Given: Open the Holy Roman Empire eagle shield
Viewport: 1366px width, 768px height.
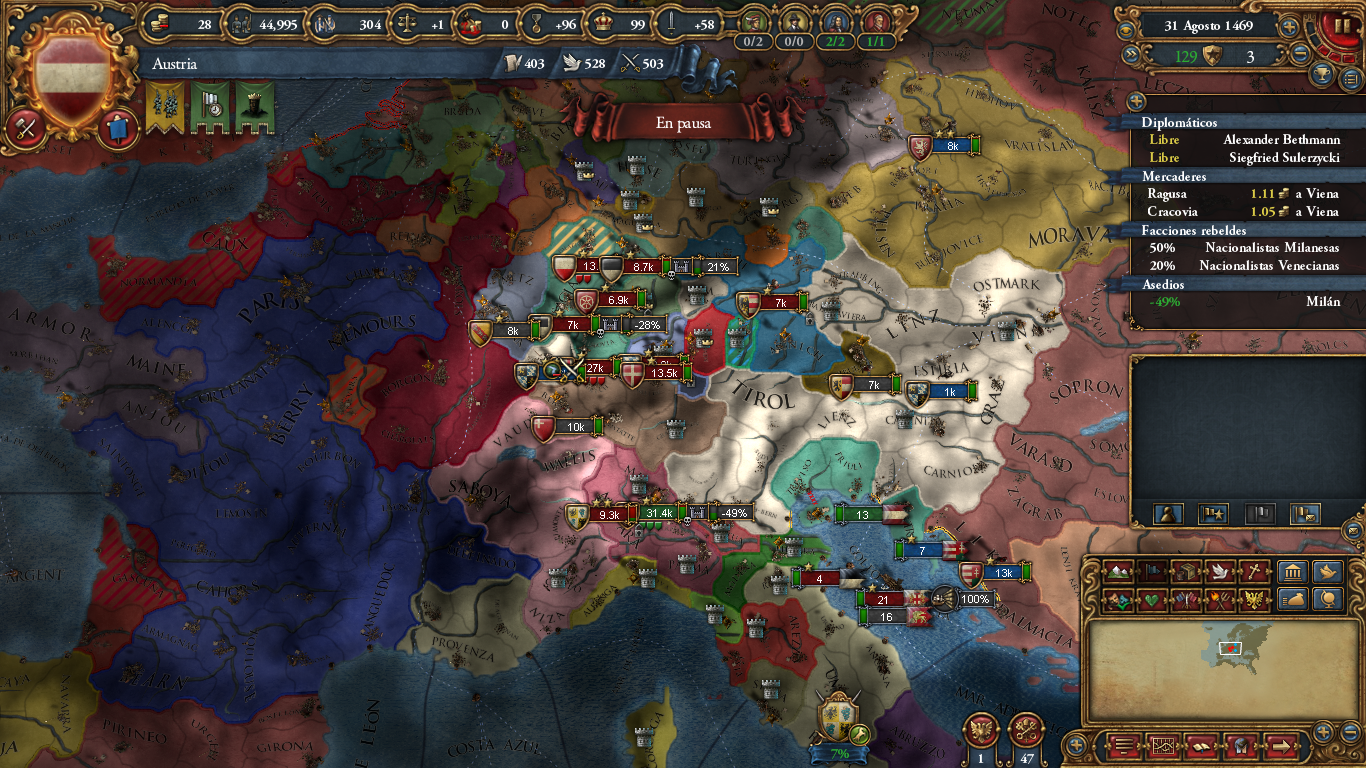Looking at the screenshot, I should click(981, 730).
